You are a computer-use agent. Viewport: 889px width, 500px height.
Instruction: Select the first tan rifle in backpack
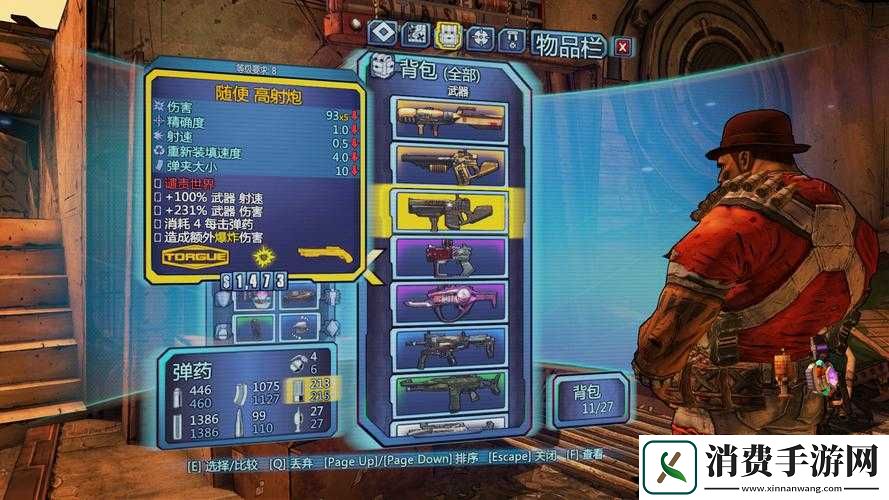[449, 119]
